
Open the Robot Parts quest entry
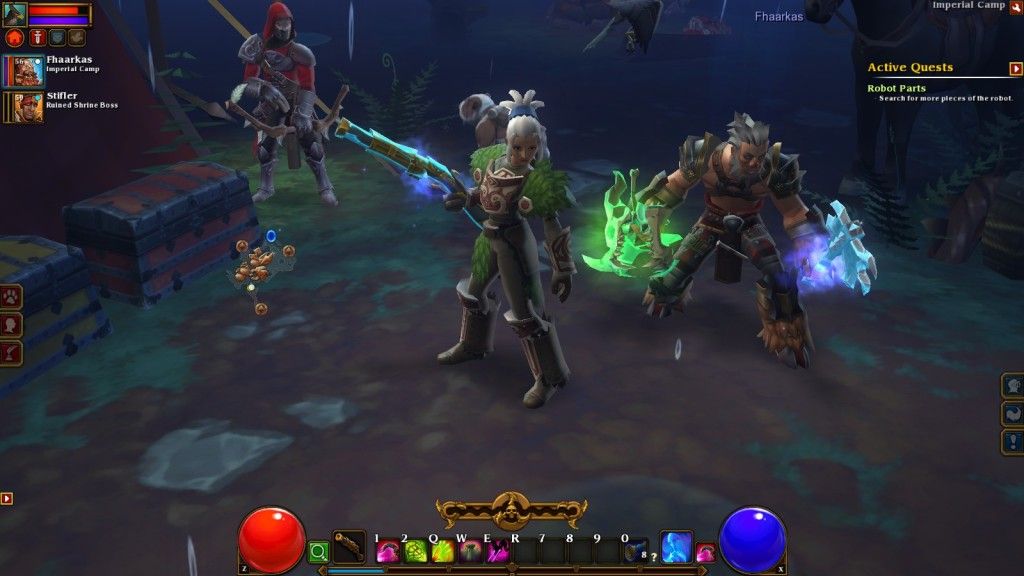pos(896,89)
